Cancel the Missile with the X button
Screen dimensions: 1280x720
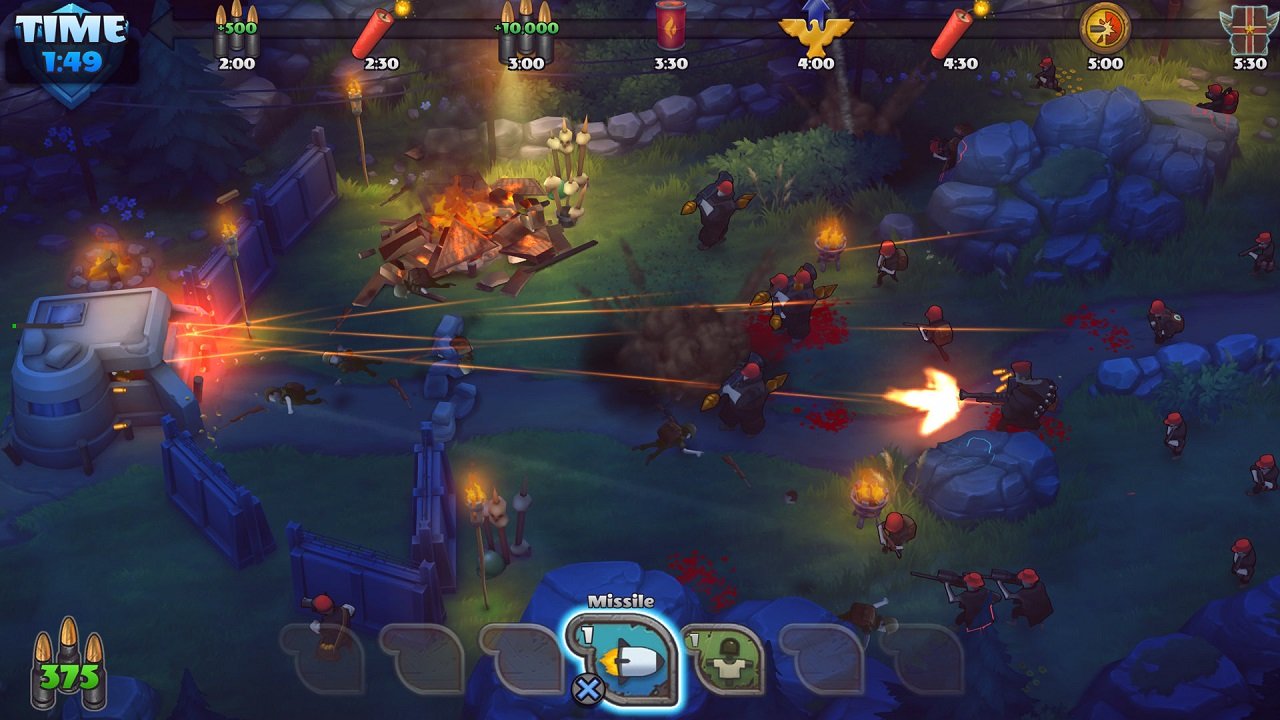click(590, 690)
